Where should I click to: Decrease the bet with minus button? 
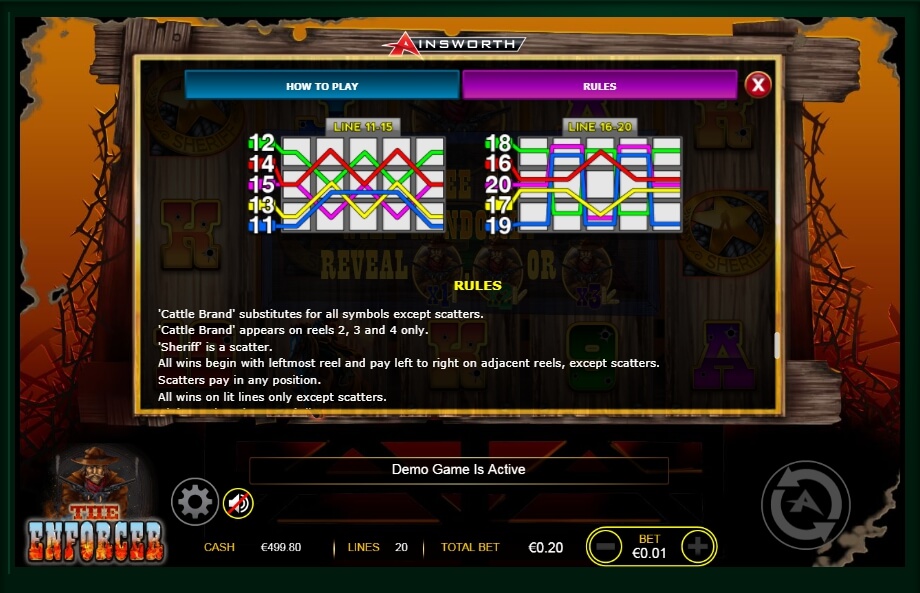605,547
